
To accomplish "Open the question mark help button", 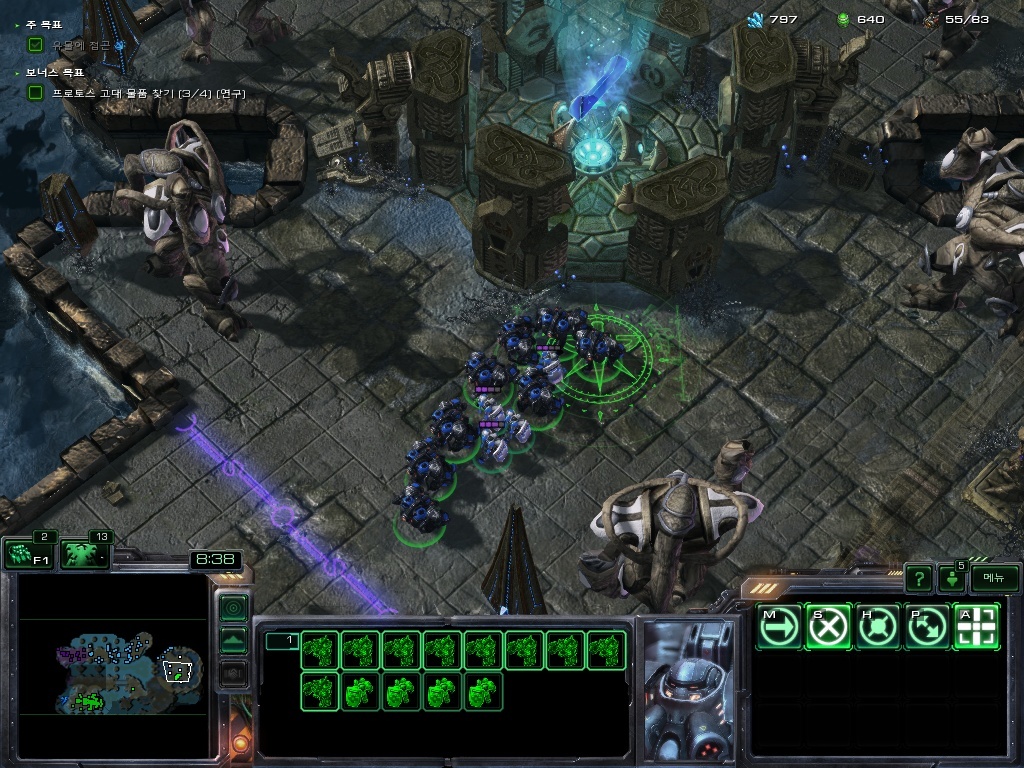I will [918, 578].
